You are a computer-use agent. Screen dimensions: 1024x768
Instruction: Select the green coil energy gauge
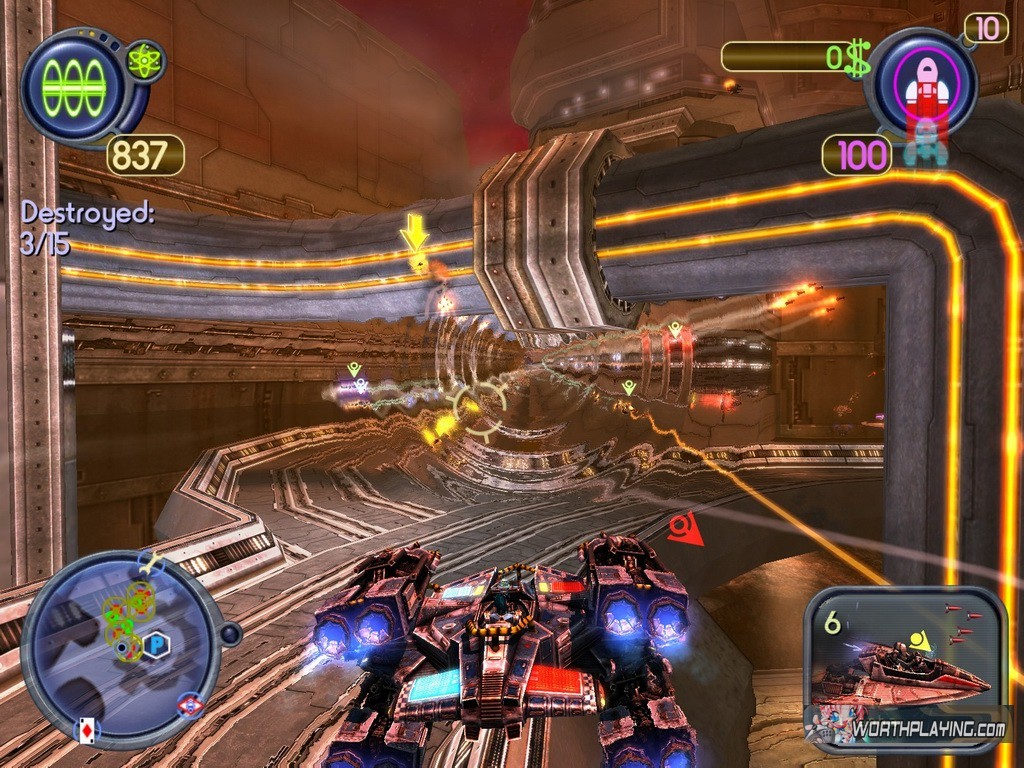click(x=74, y=87)
